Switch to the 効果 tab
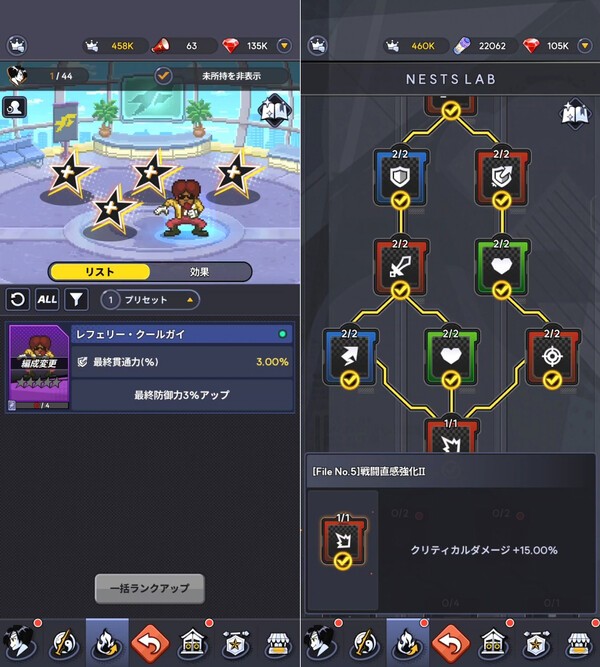This screenshot has height=667, width=600. [x=200, y=271]
